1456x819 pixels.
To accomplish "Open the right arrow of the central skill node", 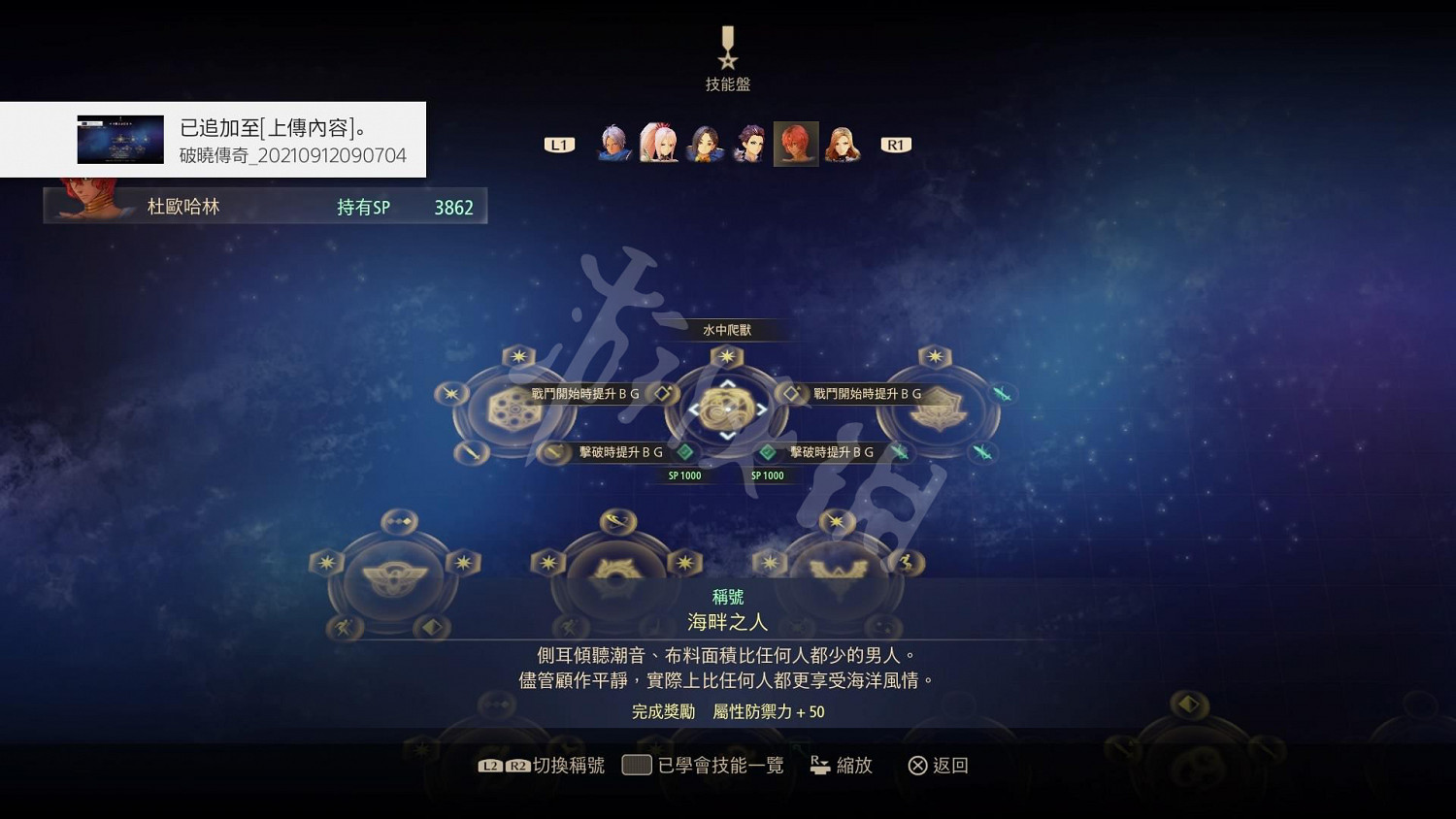I will point(761,409).
